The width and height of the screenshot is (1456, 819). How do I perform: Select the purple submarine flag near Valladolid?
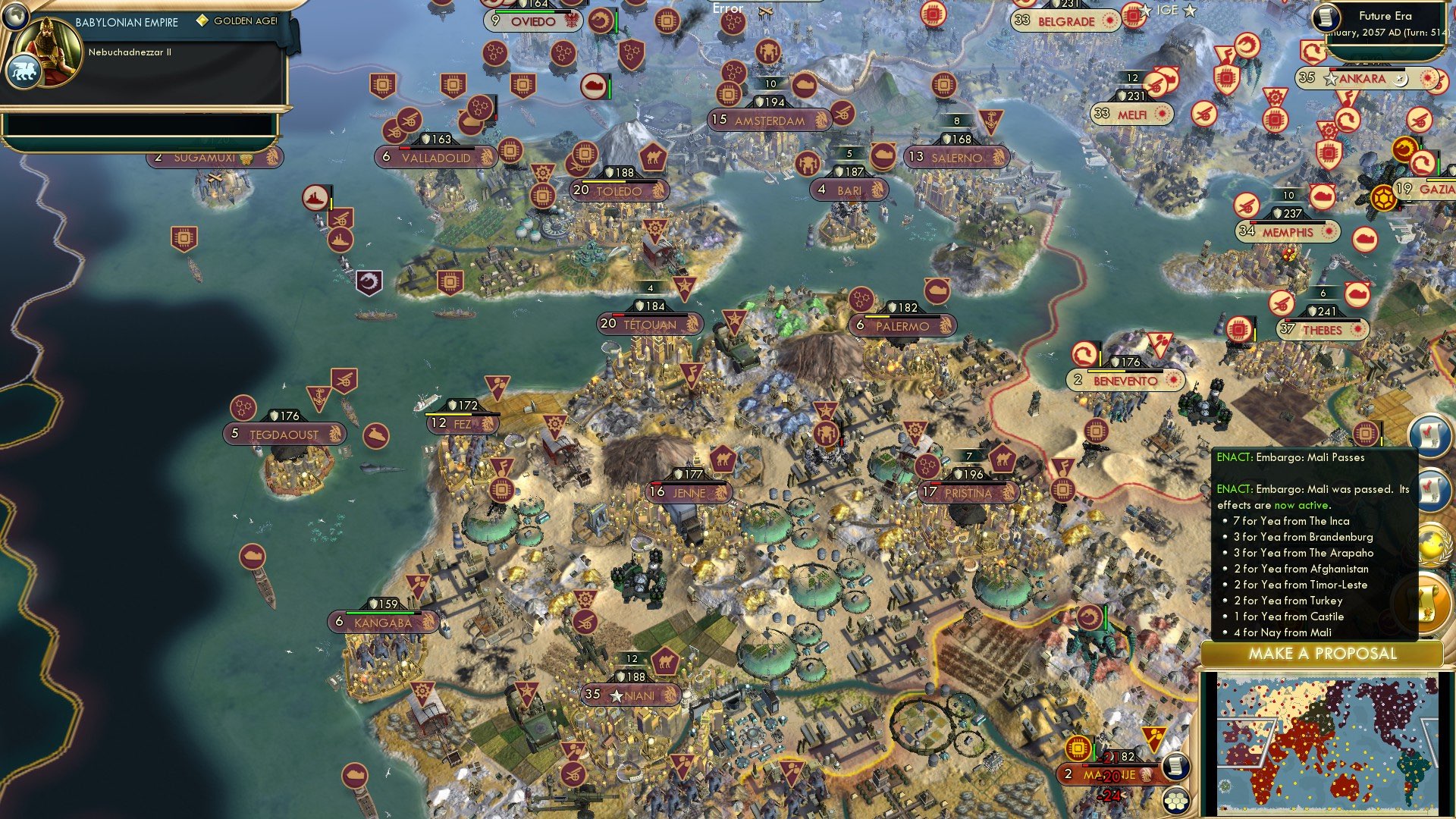[368, 282]
